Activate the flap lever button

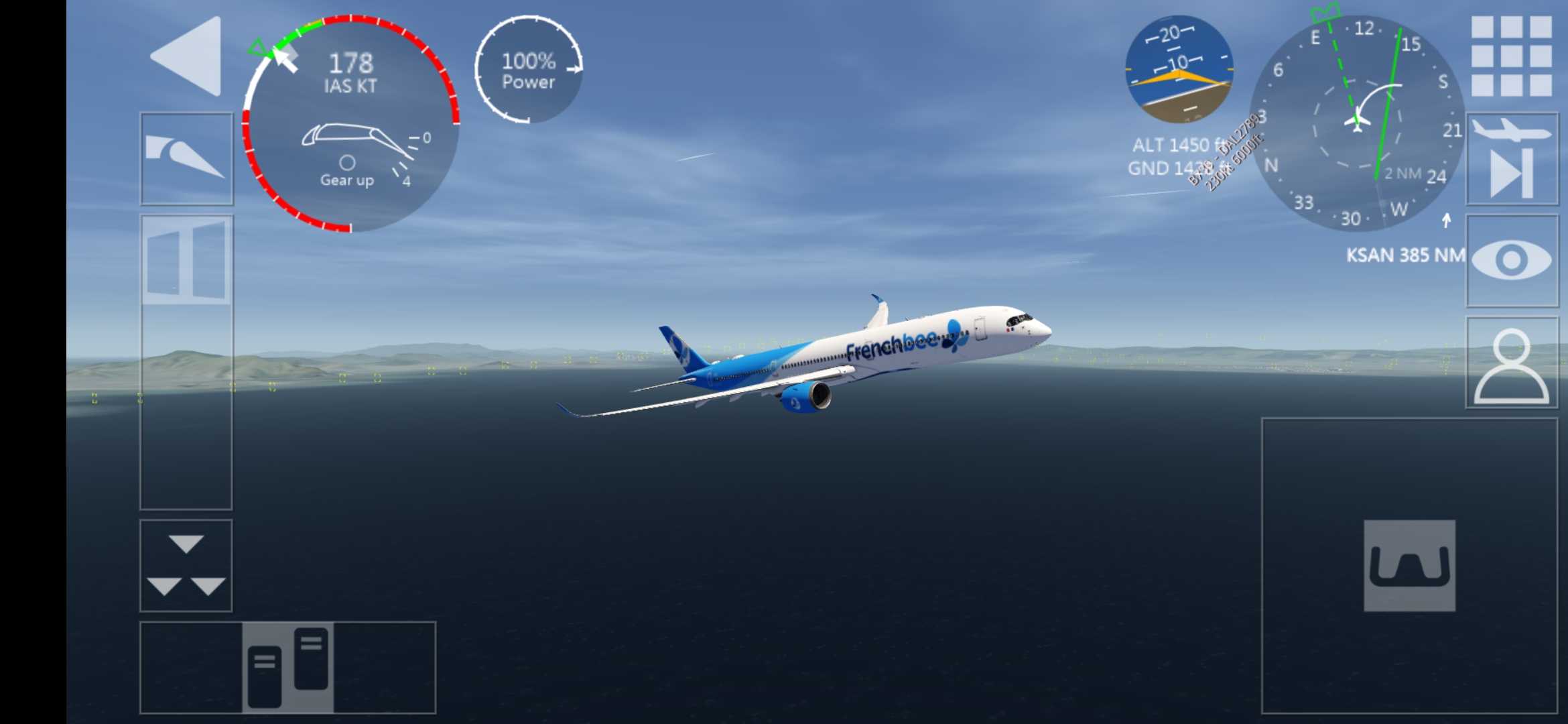(186, 159)
